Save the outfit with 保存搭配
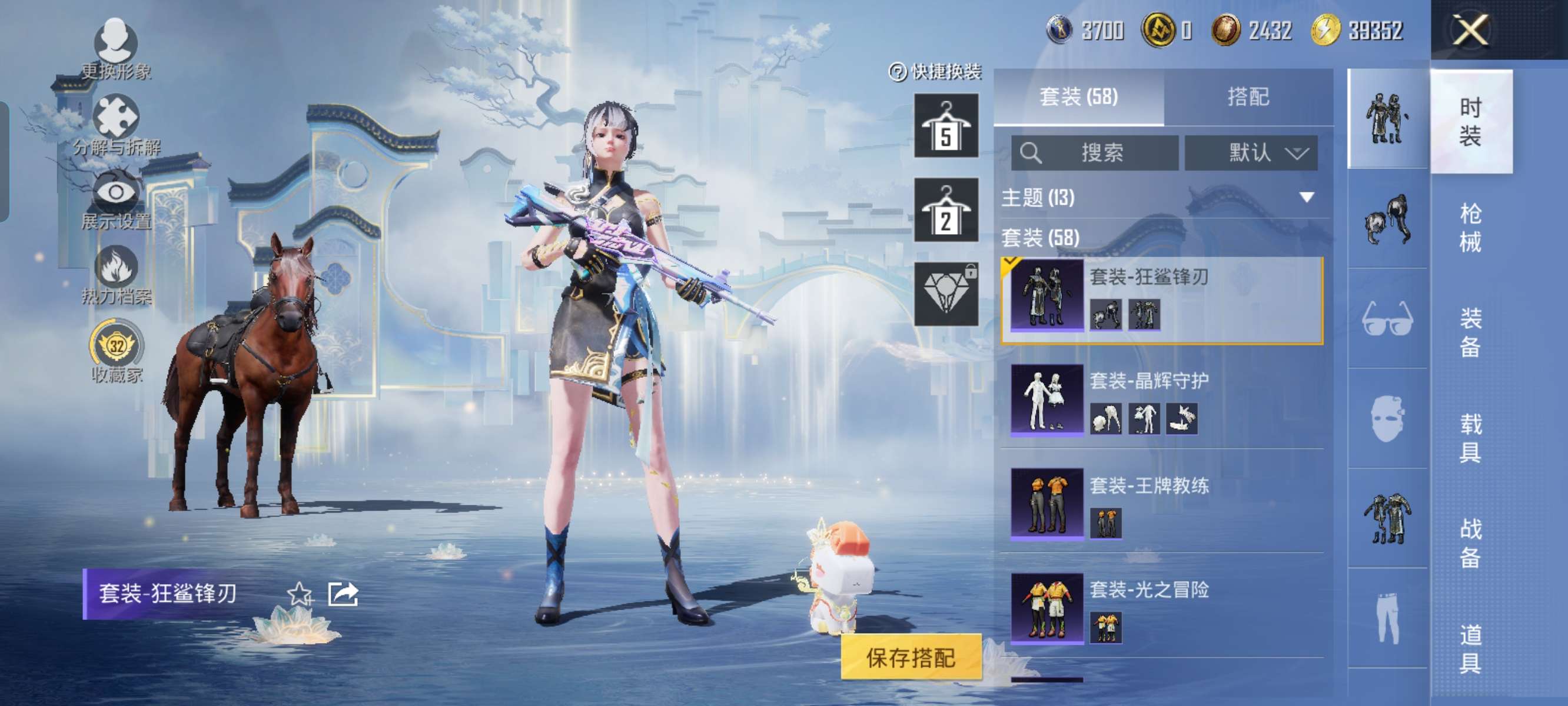Image resolution: width=1568 pixels, height=706 pixels. click(911, 657)
